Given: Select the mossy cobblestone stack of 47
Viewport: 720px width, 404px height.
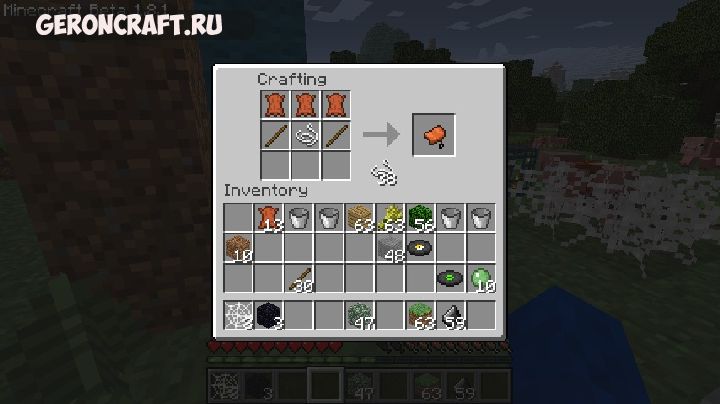Looking at the screenshot, I should [x=359, y=314].
